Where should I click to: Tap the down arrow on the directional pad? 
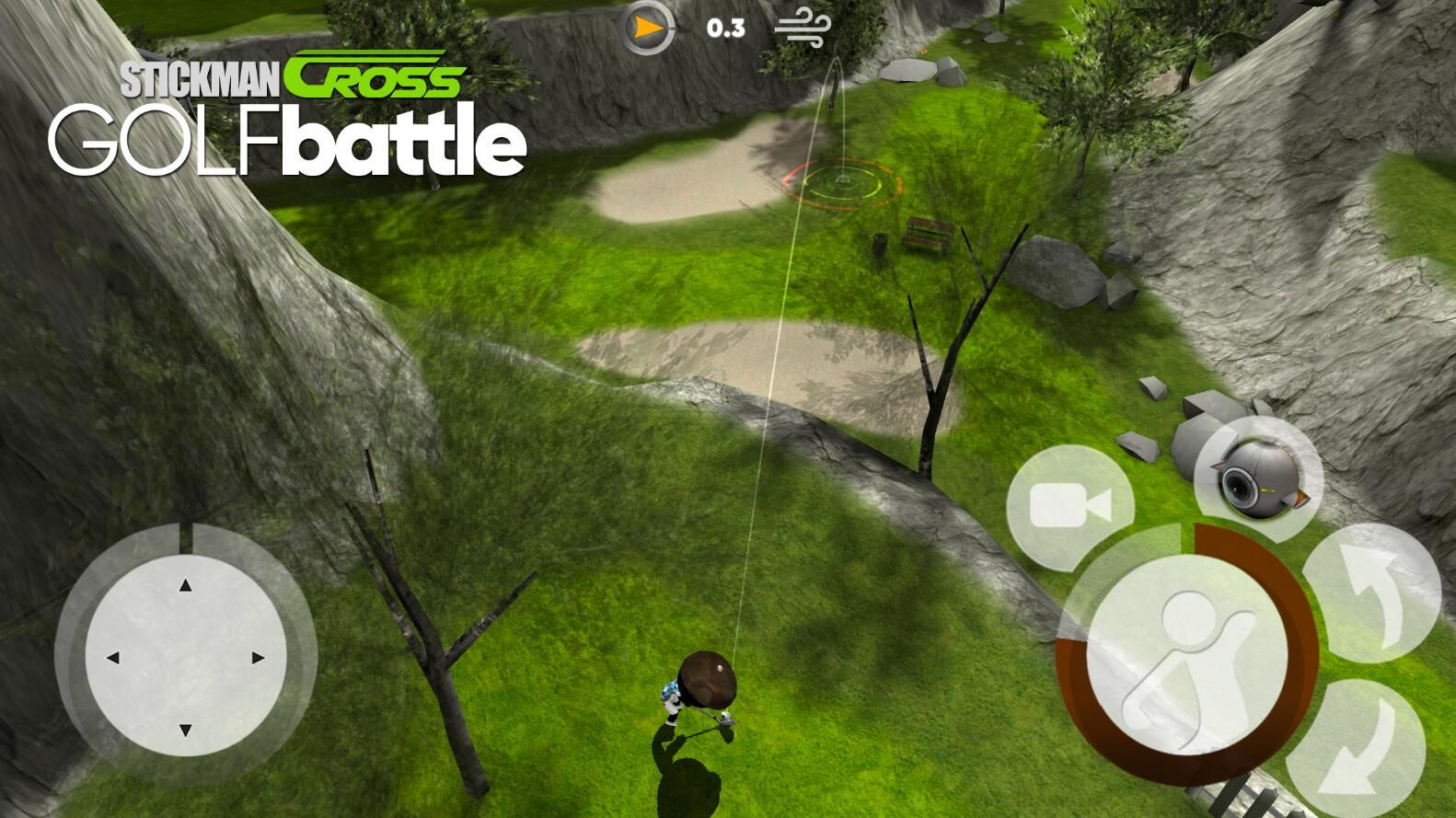tap(185, 730)
